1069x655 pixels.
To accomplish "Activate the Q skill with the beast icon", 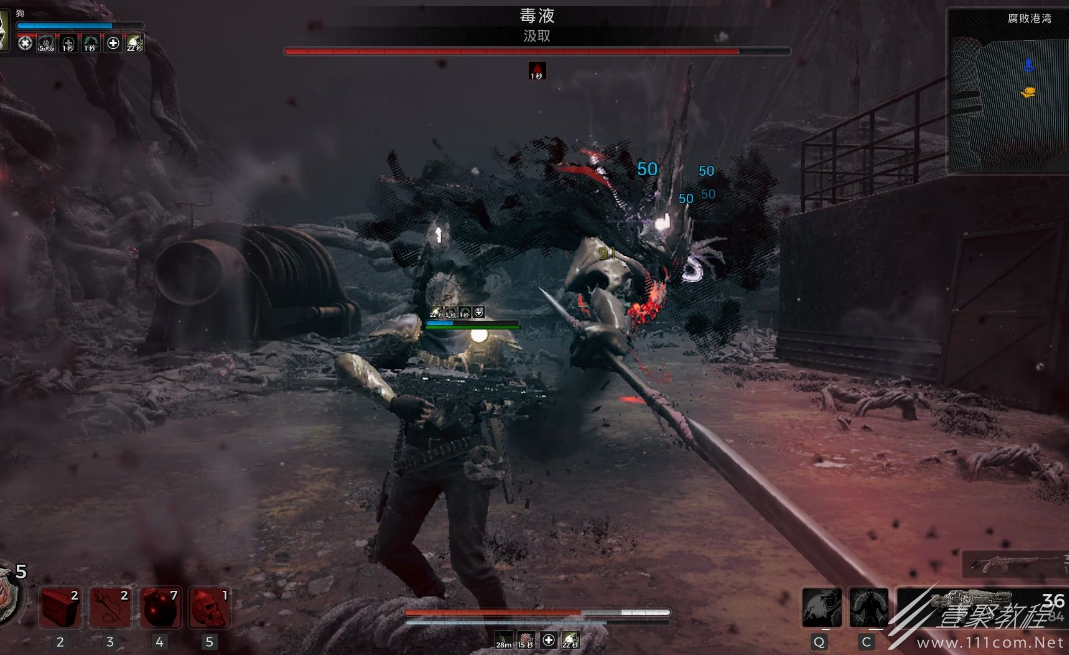I will (821, 607).
